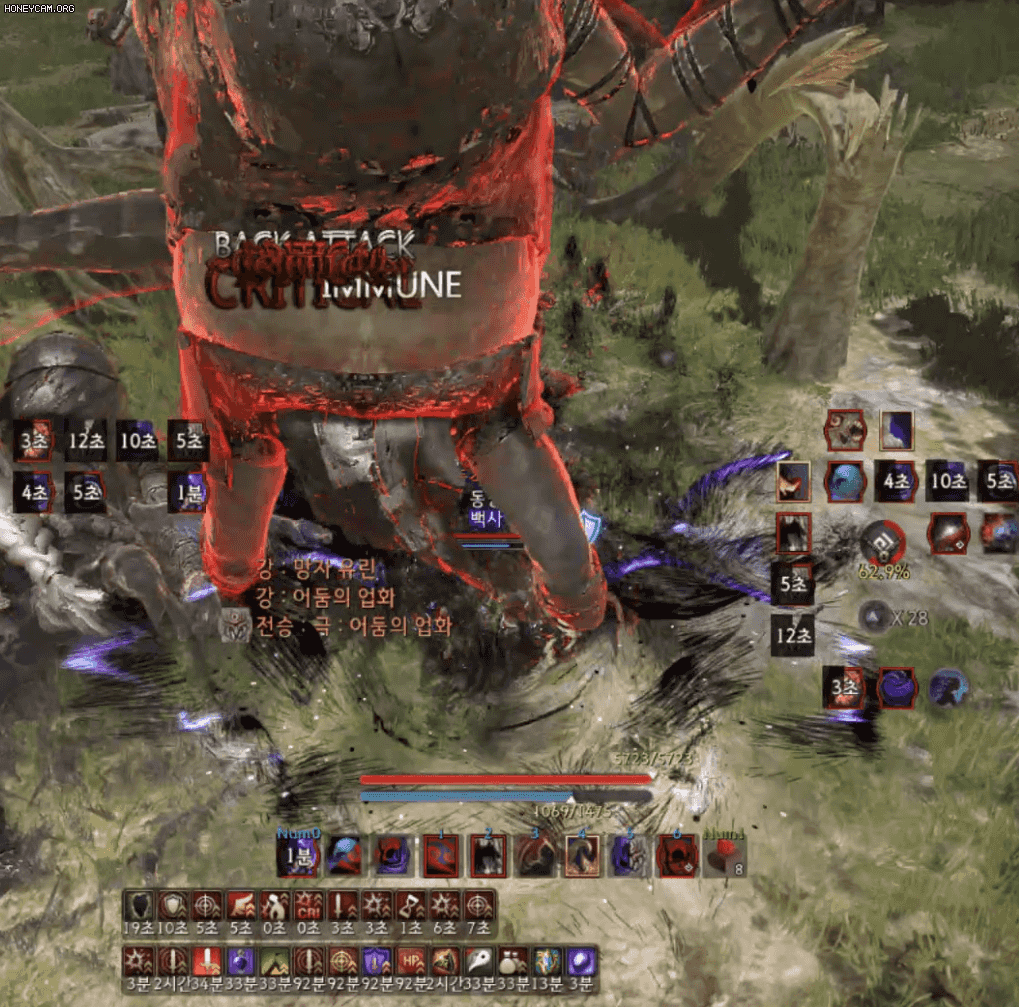
Task: Click the white bird skull buff icon
Action: [x=479, y=961]
